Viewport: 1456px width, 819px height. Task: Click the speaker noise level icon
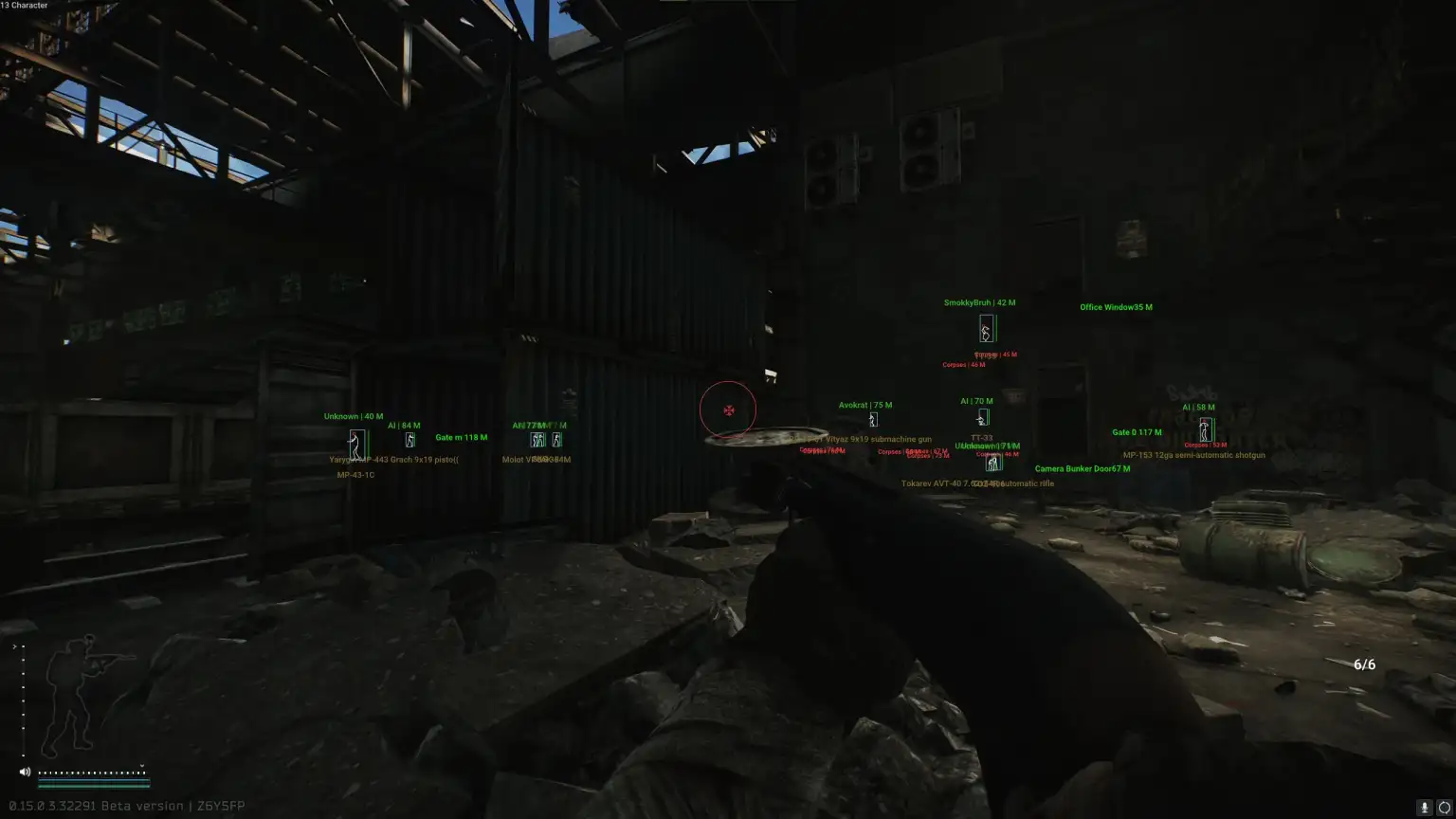click(x=25, y=773)
